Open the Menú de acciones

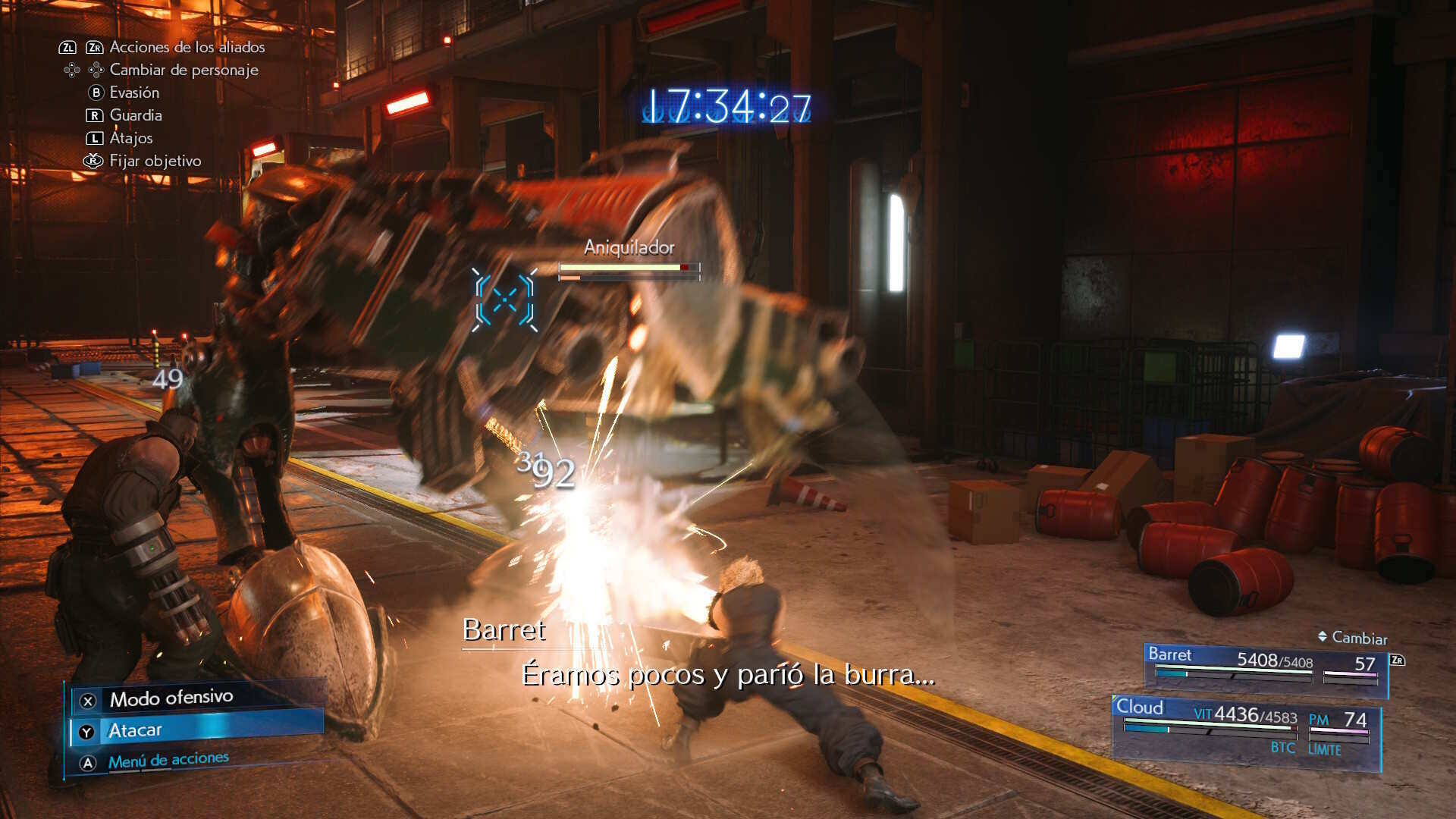168,761
